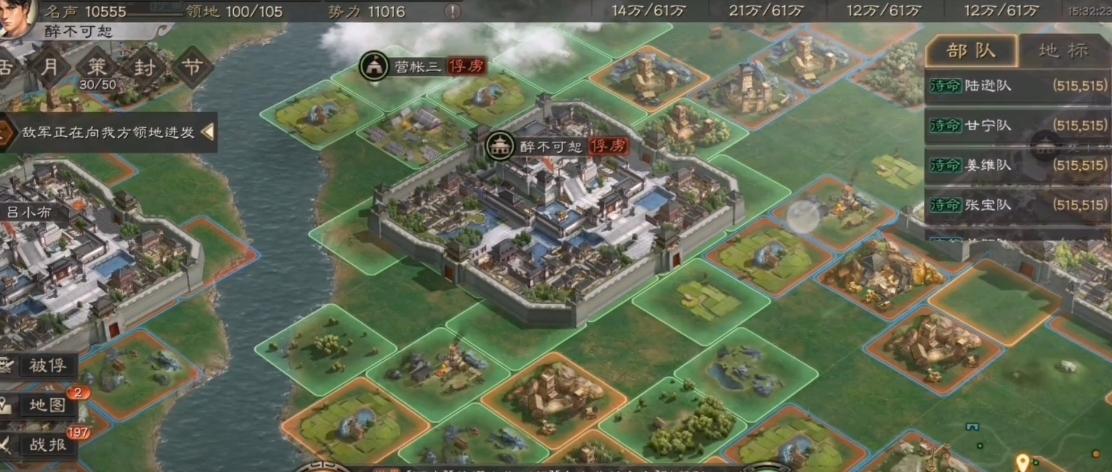Switch to the 部队 troops tab
Image resolution: width=1112 pixels, height=472 pixels.
[970, 51]
